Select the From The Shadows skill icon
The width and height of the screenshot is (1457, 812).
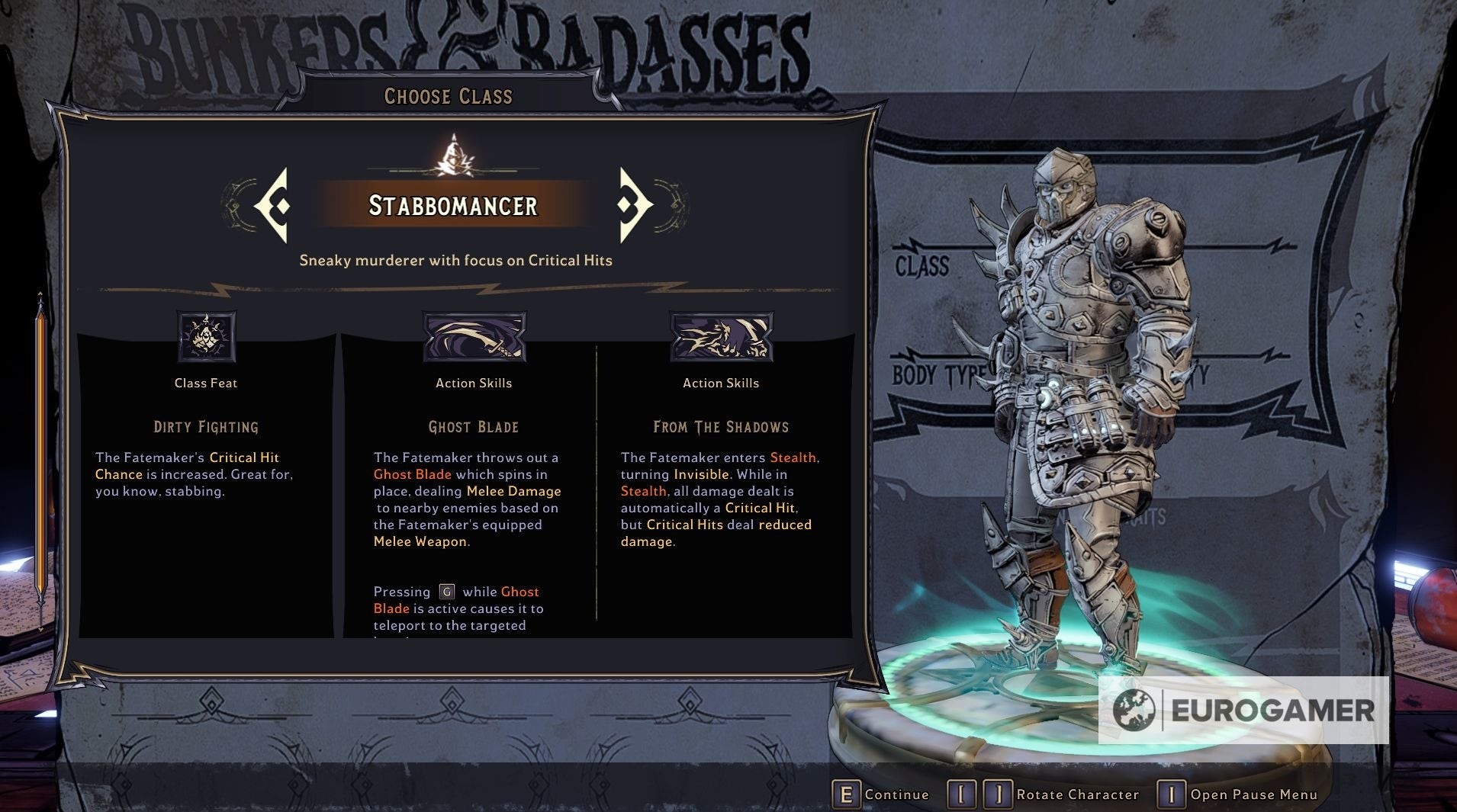tap(721, 336)
